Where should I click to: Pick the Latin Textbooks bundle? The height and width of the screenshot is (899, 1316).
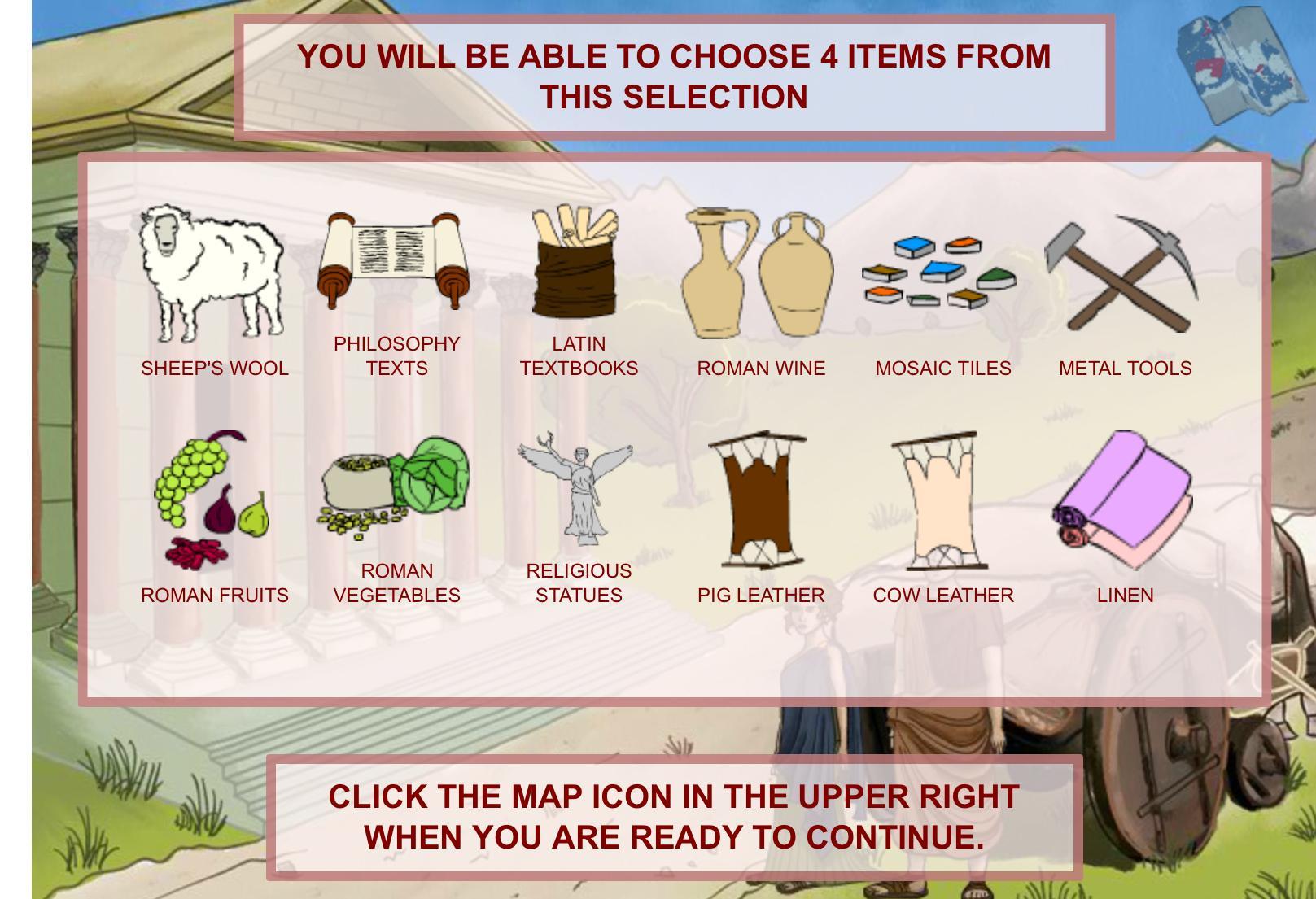(576, 262)
